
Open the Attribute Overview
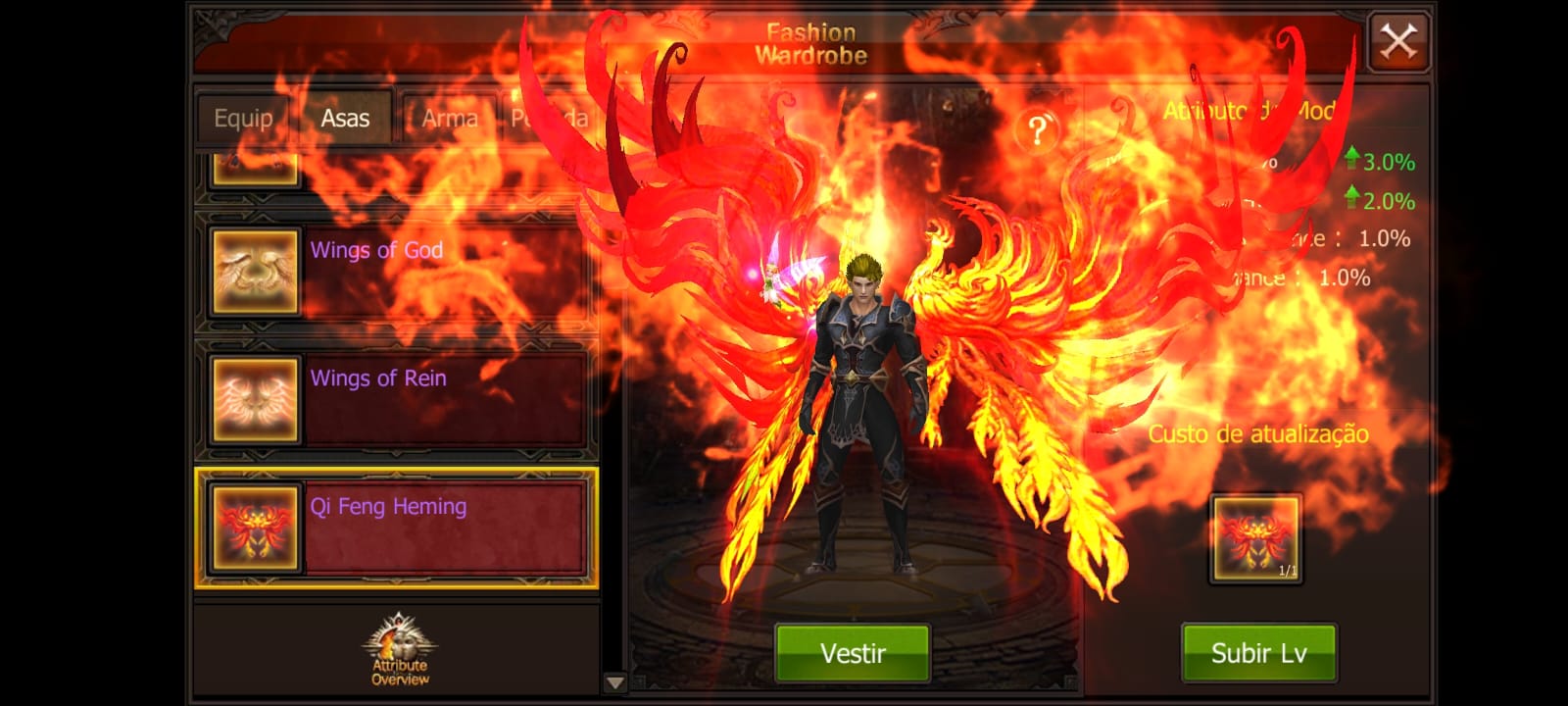tap(399, 650)
